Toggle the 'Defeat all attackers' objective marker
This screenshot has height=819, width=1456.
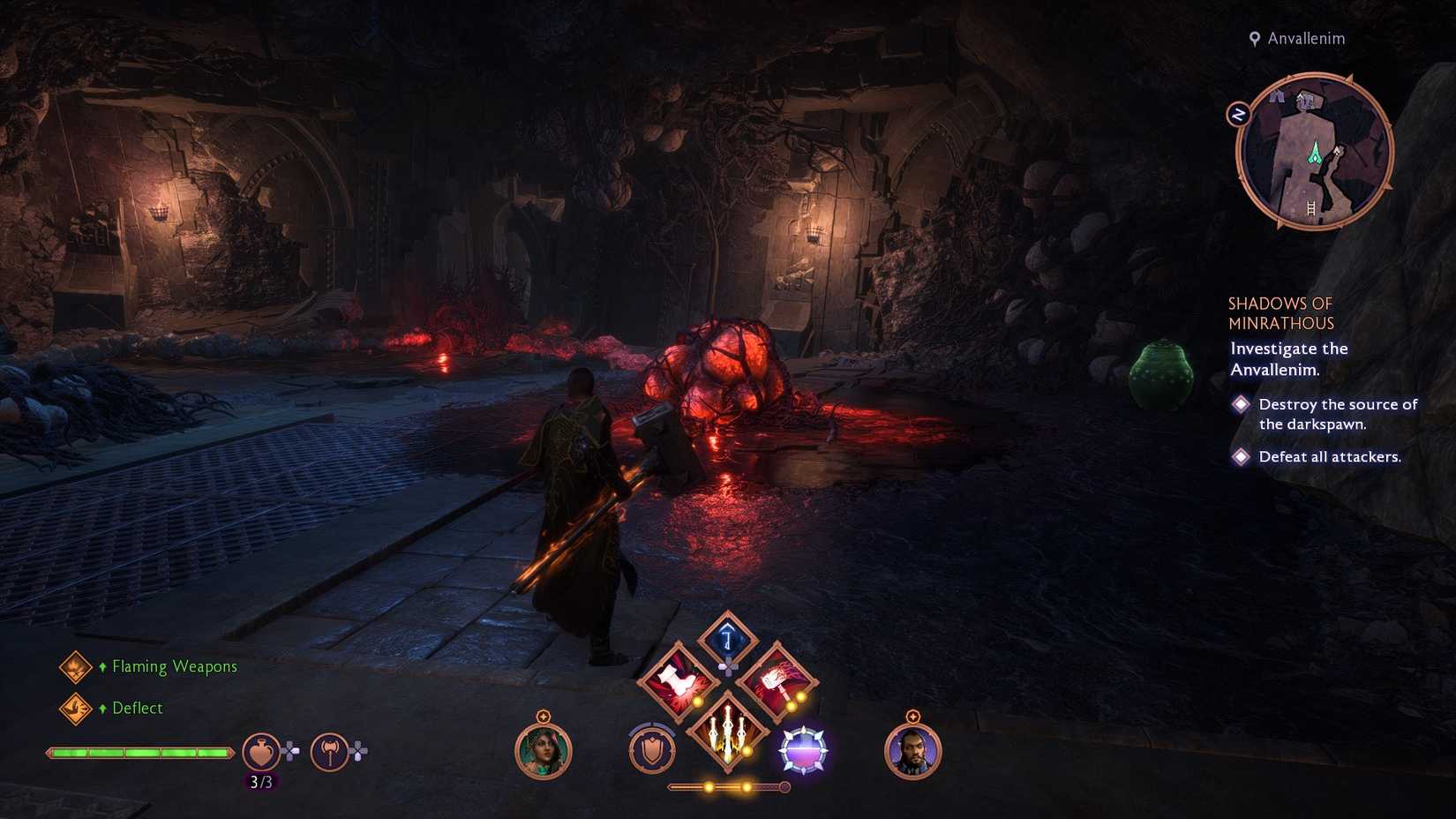pyautogui.click(x=1241, y=456)
